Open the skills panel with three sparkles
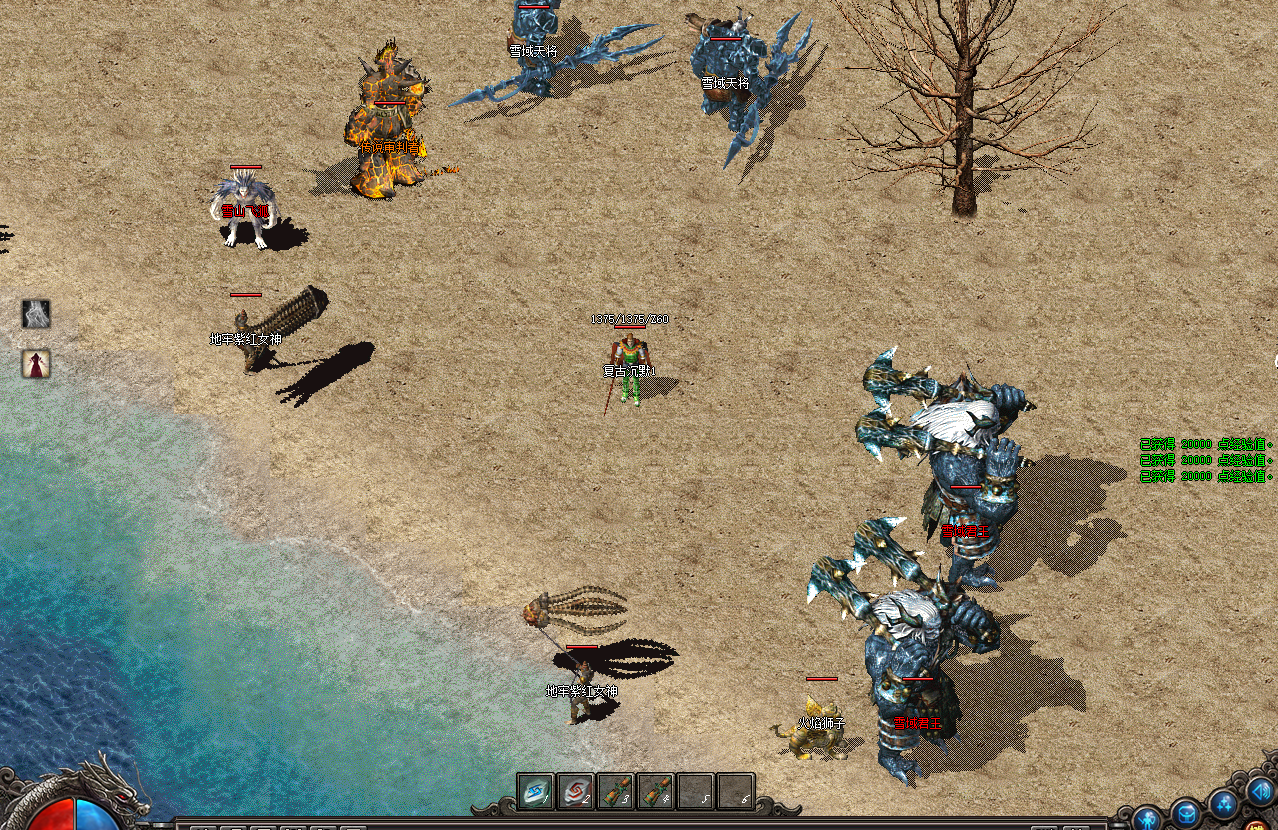This screenshot has width=1278, height=830. [x=1224, y=802]
